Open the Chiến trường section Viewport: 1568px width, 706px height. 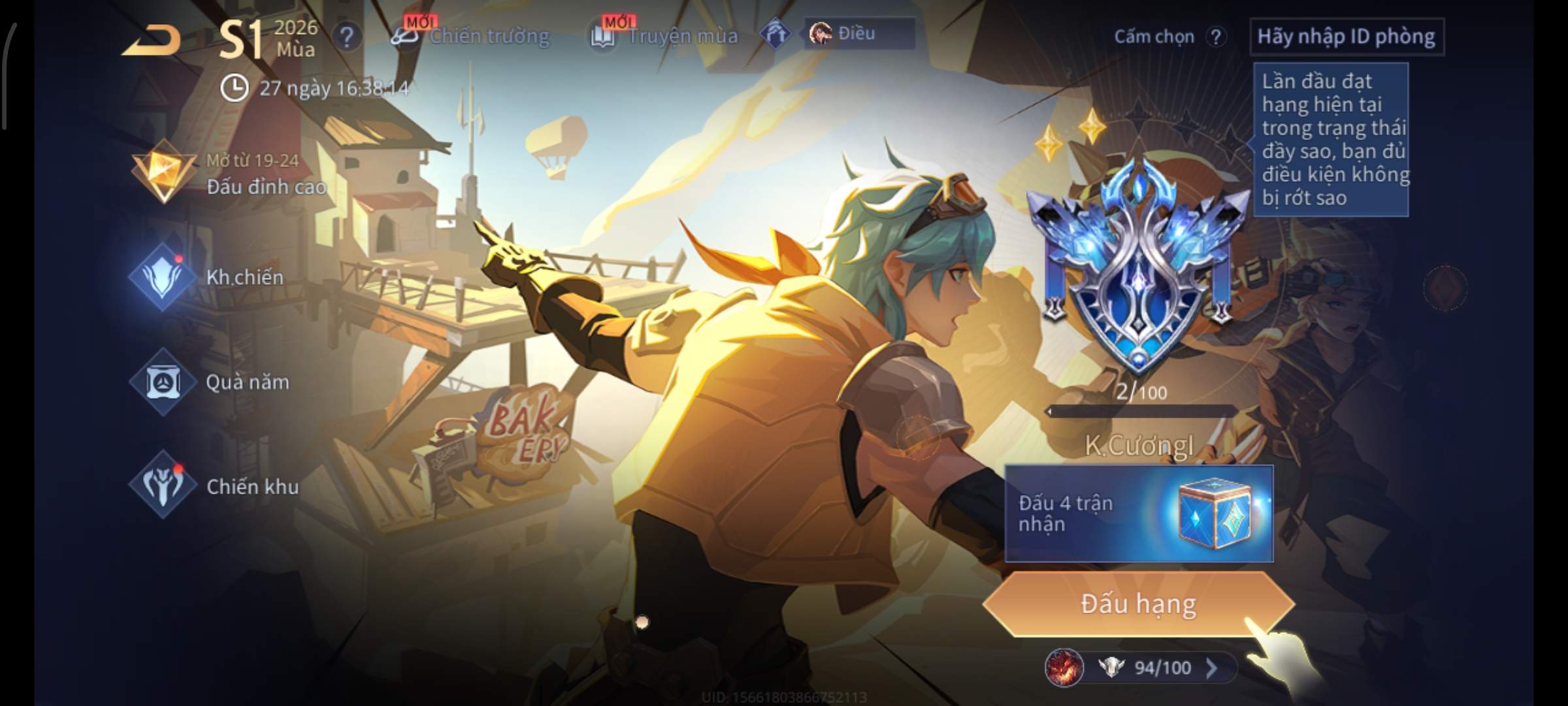pyautogui.click(x=472, y=36)
